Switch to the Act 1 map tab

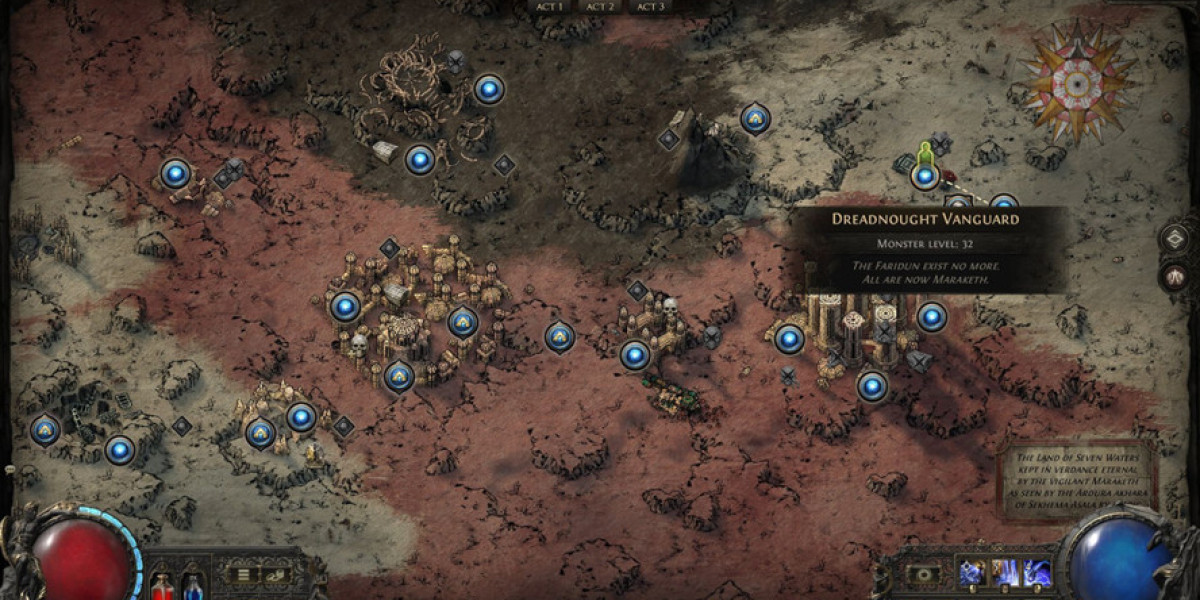[551, 6]
